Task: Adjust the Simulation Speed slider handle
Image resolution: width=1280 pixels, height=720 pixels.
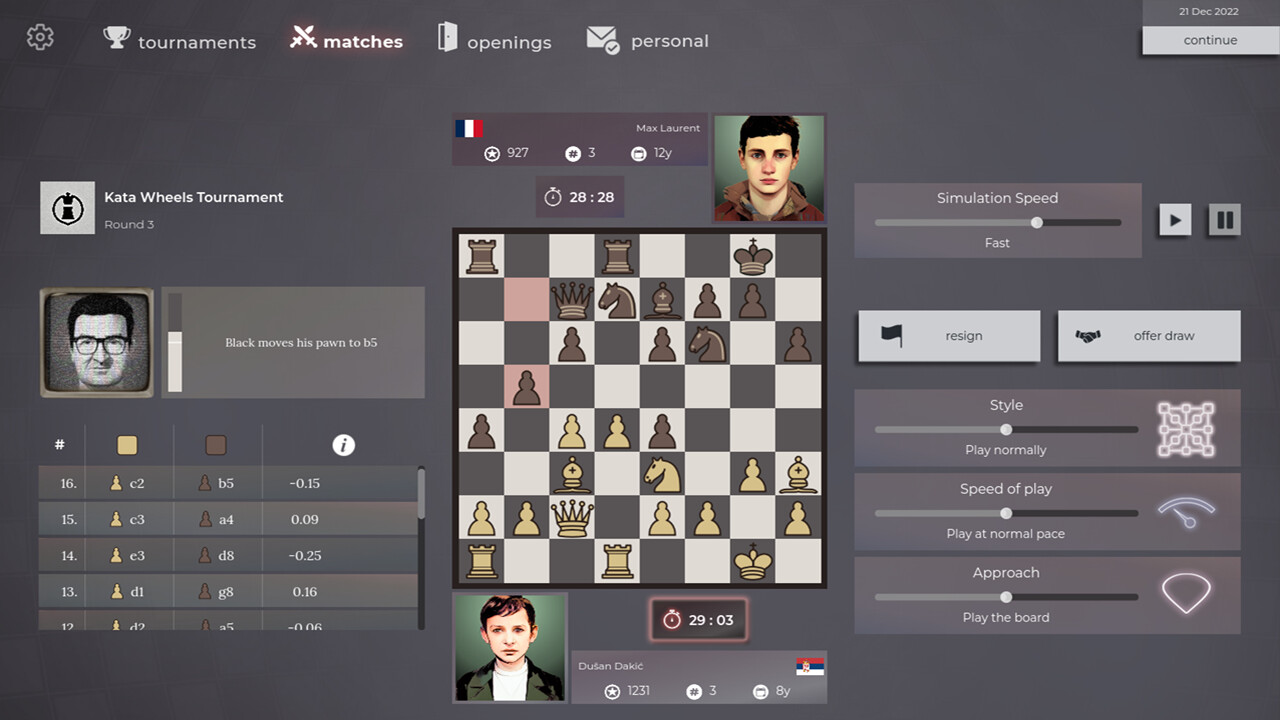Action: coord(1036,222)
